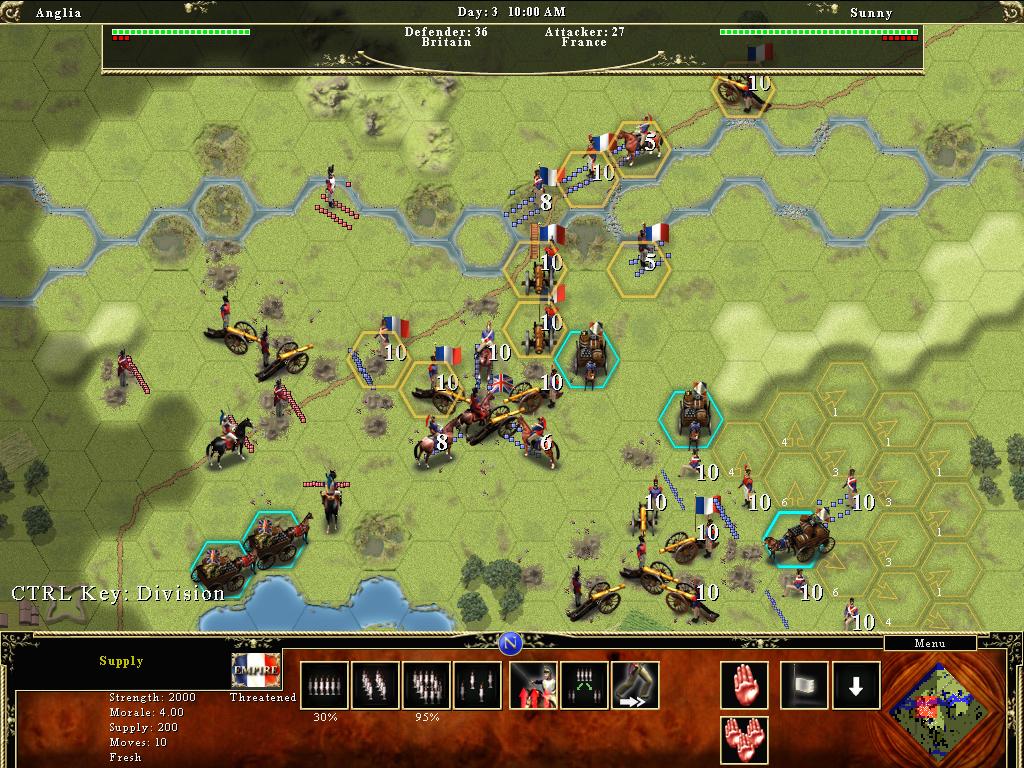Click the white down arrow button
The image size is (1024, 768).
[856, 685]
